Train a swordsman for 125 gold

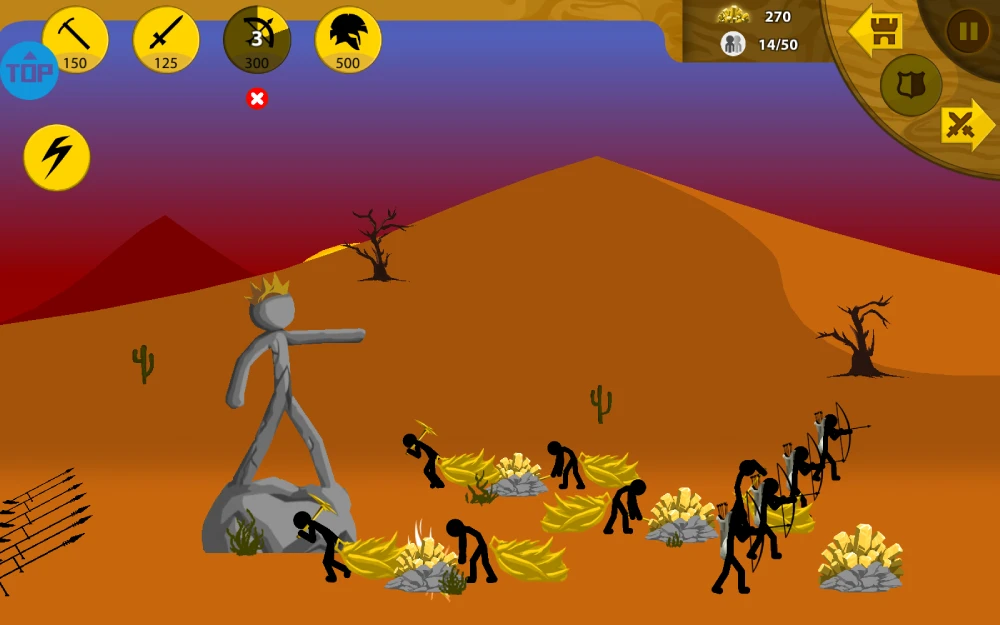coord(166,40)
